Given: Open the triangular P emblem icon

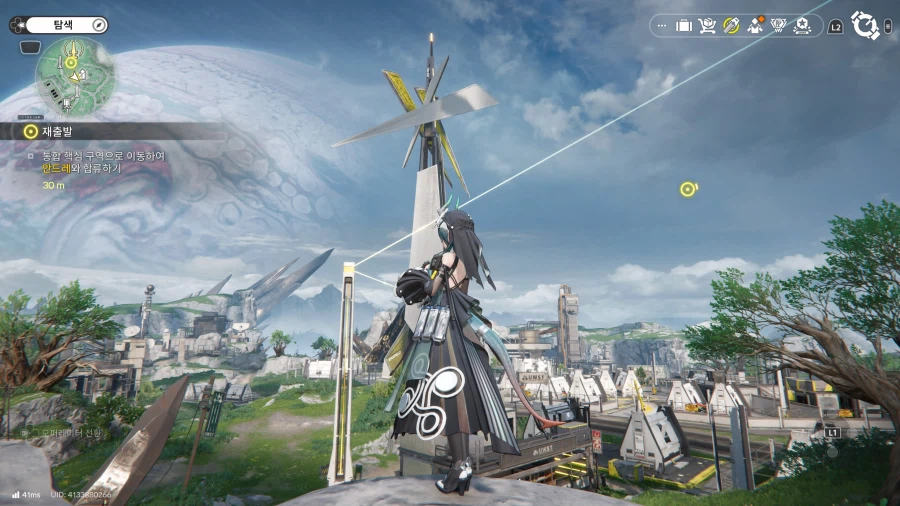Looking at the screenshot, I should (781, 25).
